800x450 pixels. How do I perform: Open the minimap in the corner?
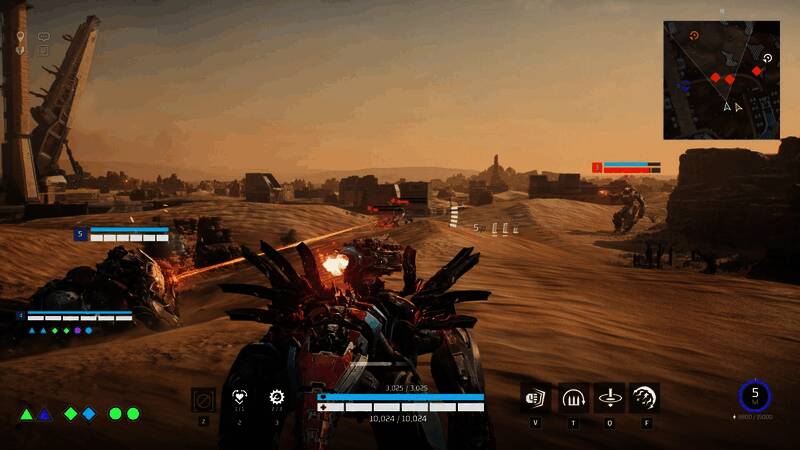pos(721,80)
